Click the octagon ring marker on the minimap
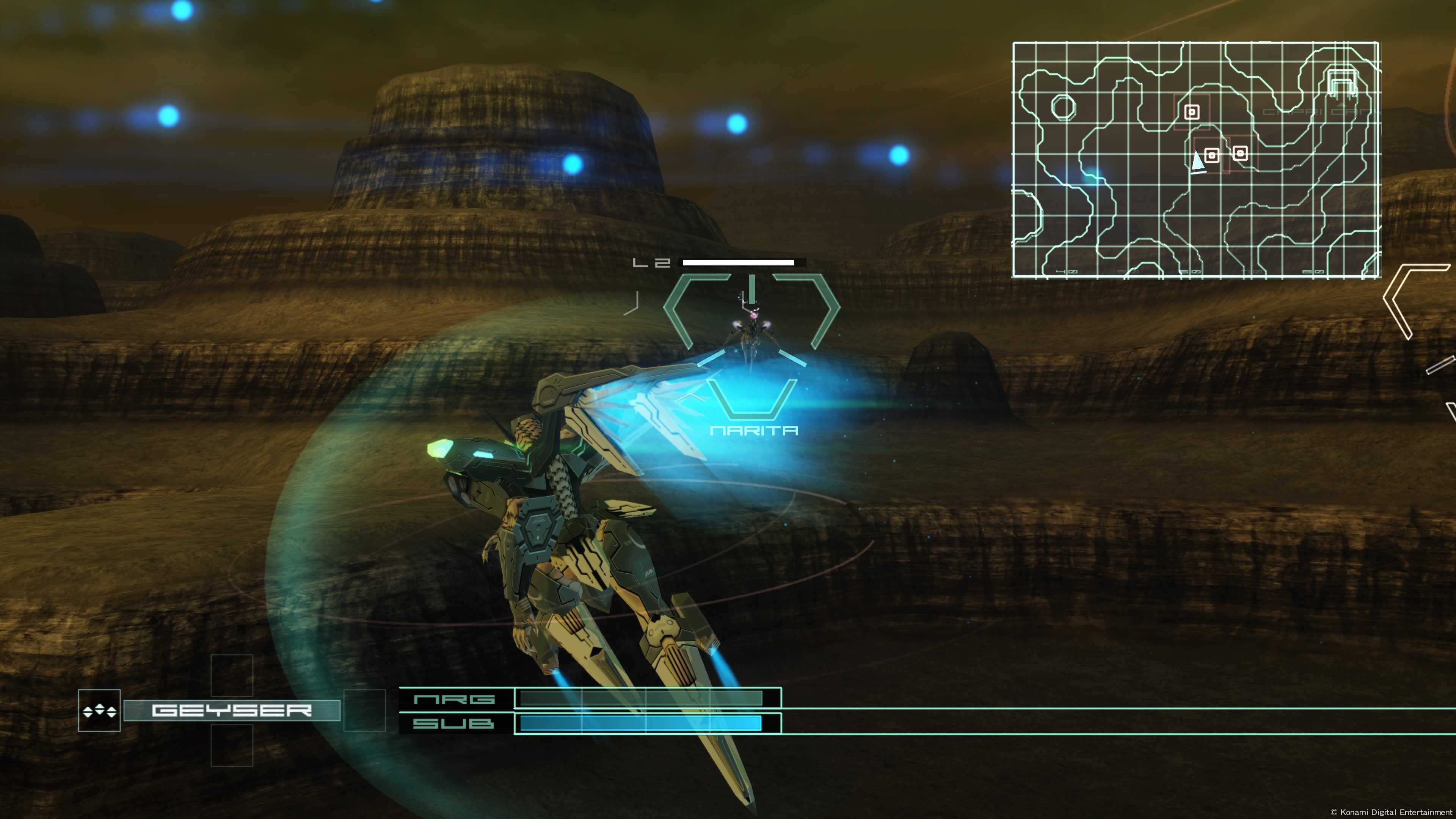Image resolution: width=1456 pixels, height=819 pixels. pyautogui.click(x=1063, y=107)
